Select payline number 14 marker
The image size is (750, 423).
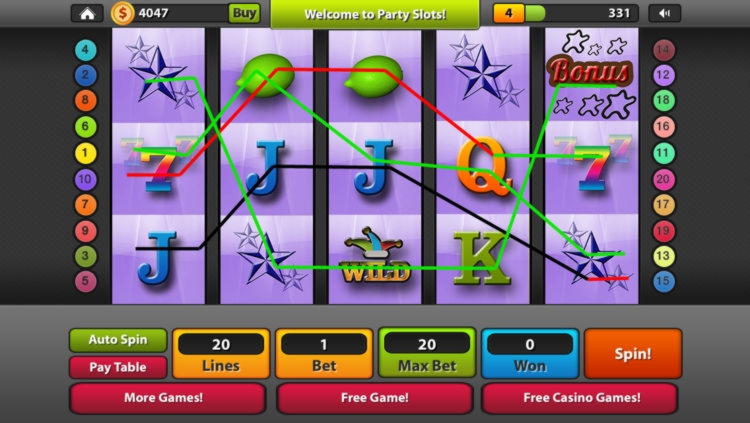pos(663,49)
